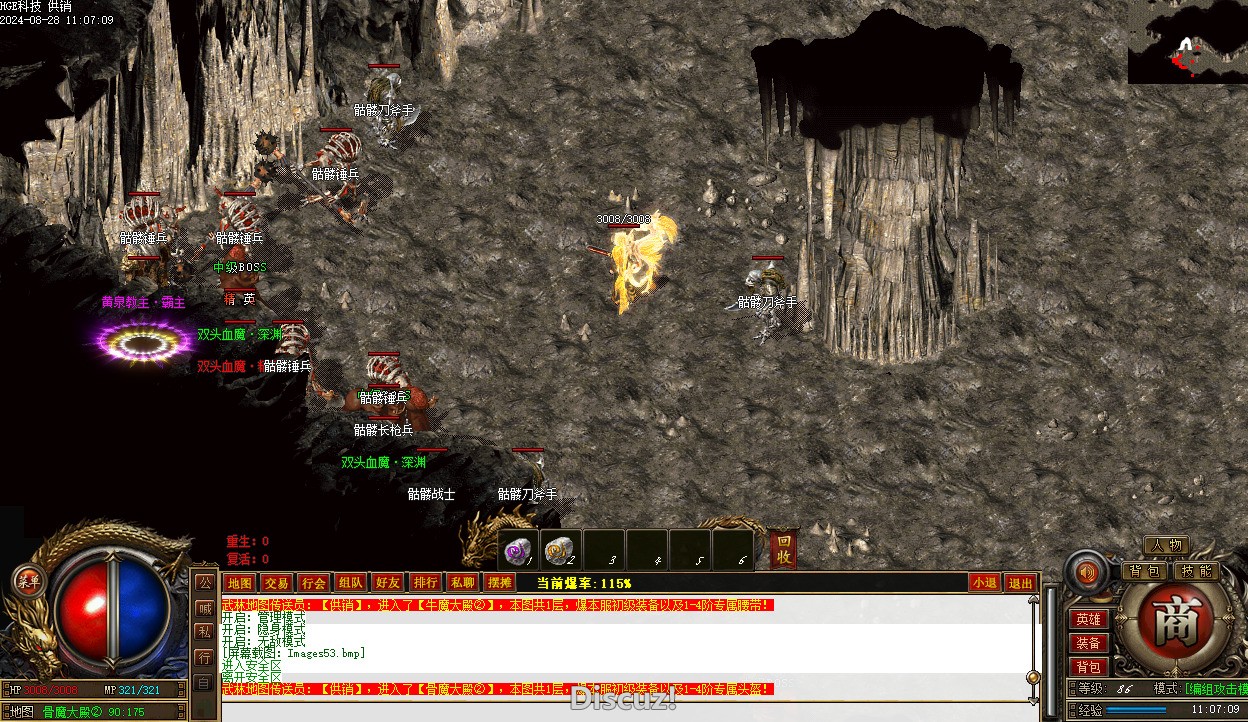This screenshot has height=722, width=1248.
Task: Toggle the sound speaker icon
Action: point(1086,573)
